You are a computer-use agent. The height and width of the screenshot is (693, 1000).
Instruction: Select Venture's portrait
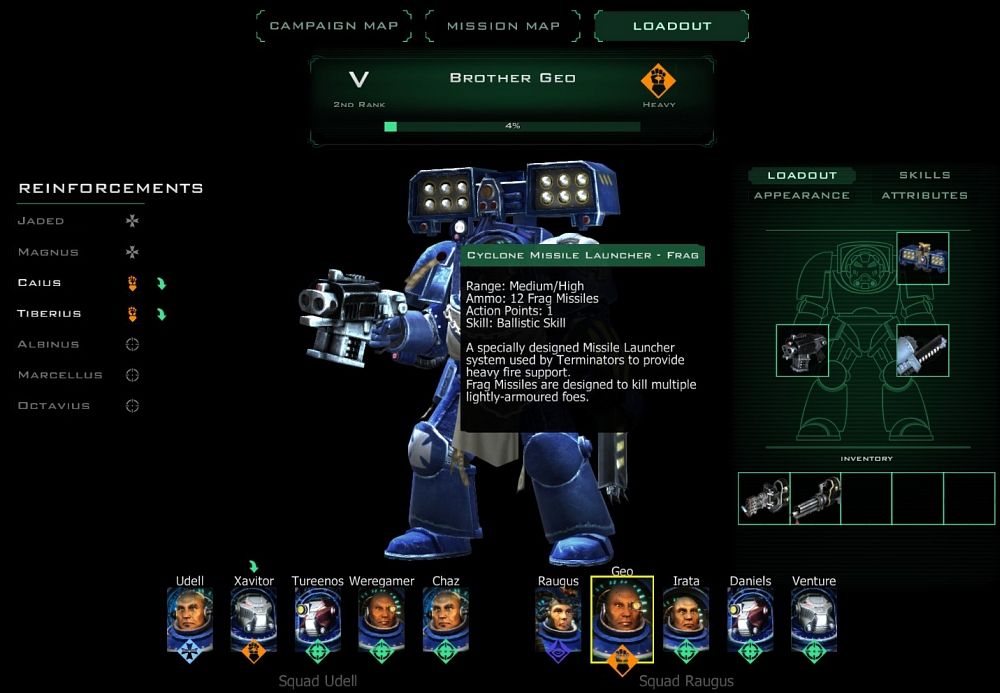(813, 613)
